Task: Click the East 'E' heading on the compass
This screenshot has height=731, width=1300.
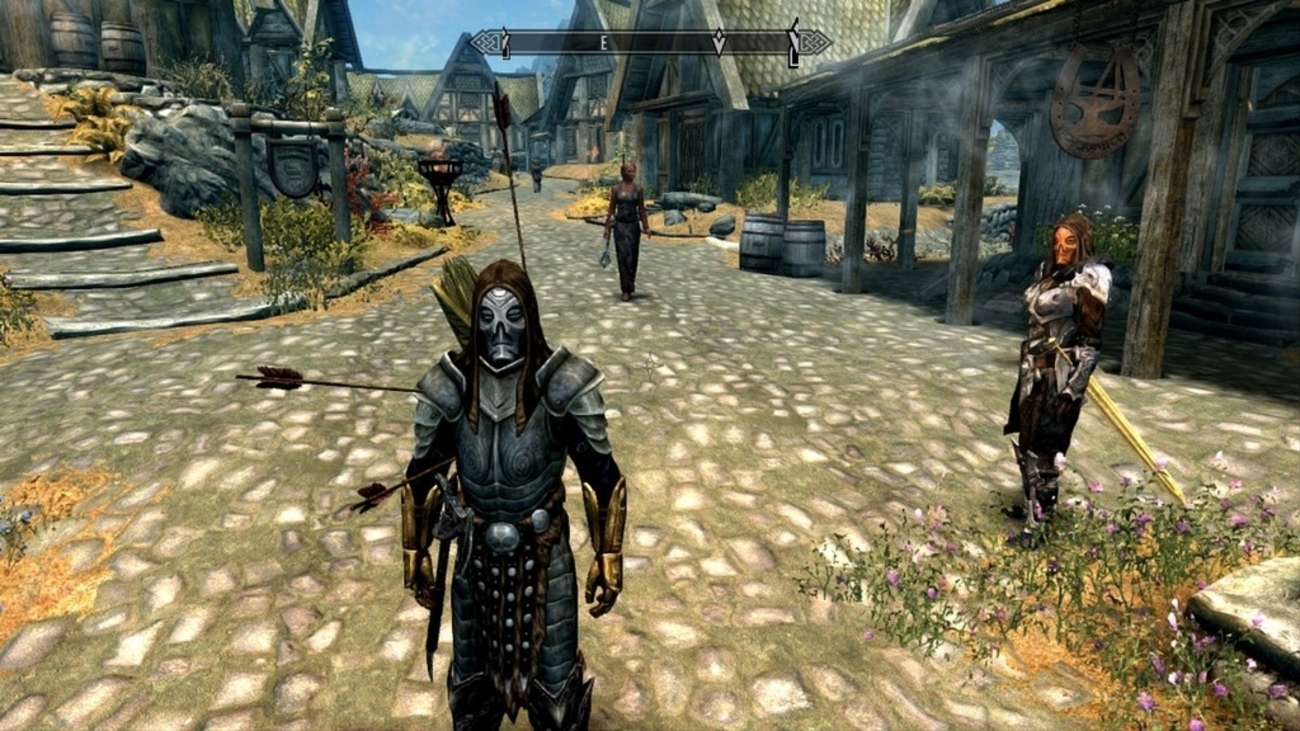Action: (604, 42)
